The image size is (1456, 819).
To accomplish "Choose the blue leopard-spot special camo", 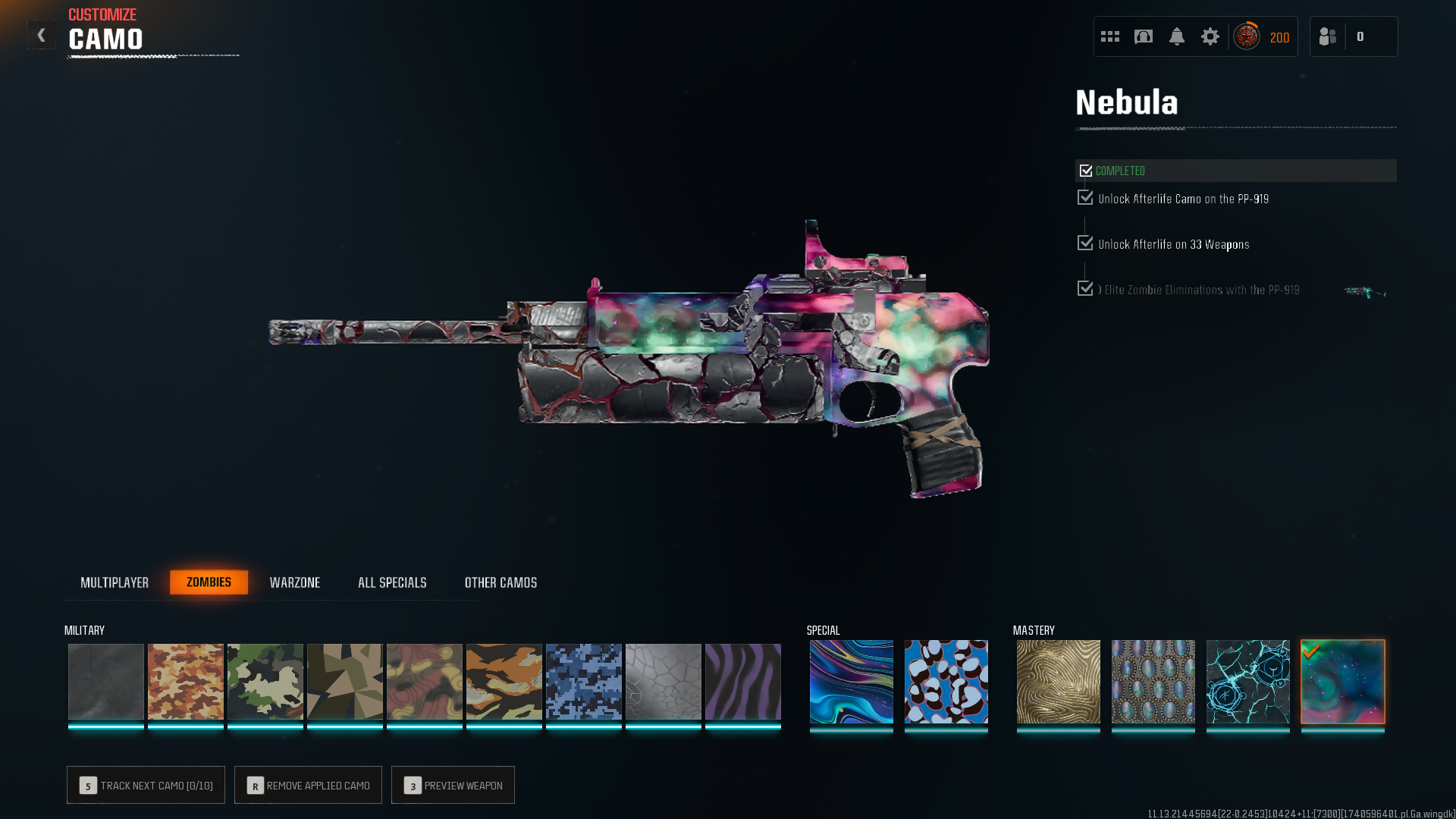I will (946, 681).
